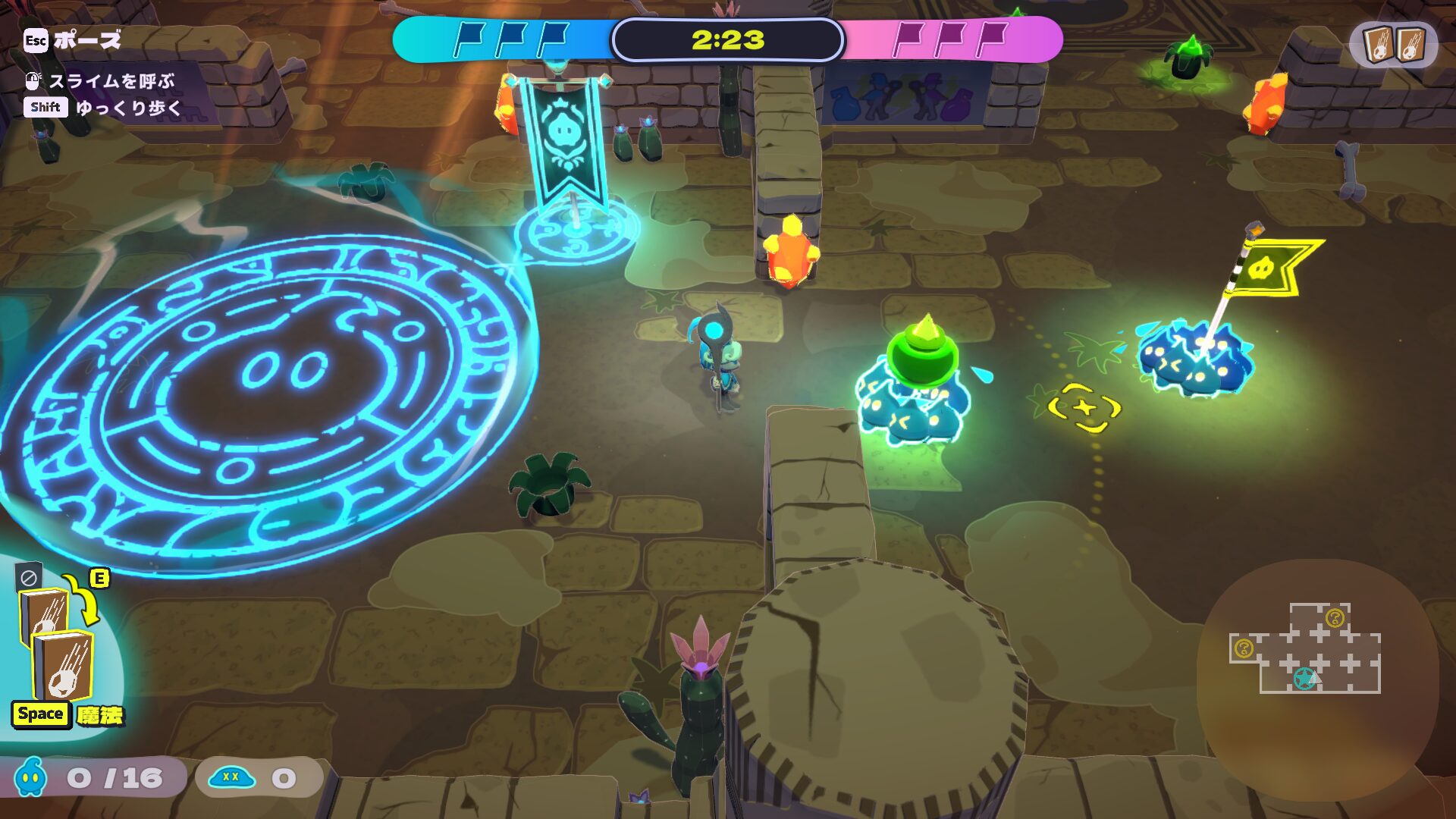Select the front meteor spell book card
The width and height of the screenshot is (1456, 819).
[64, 666]
